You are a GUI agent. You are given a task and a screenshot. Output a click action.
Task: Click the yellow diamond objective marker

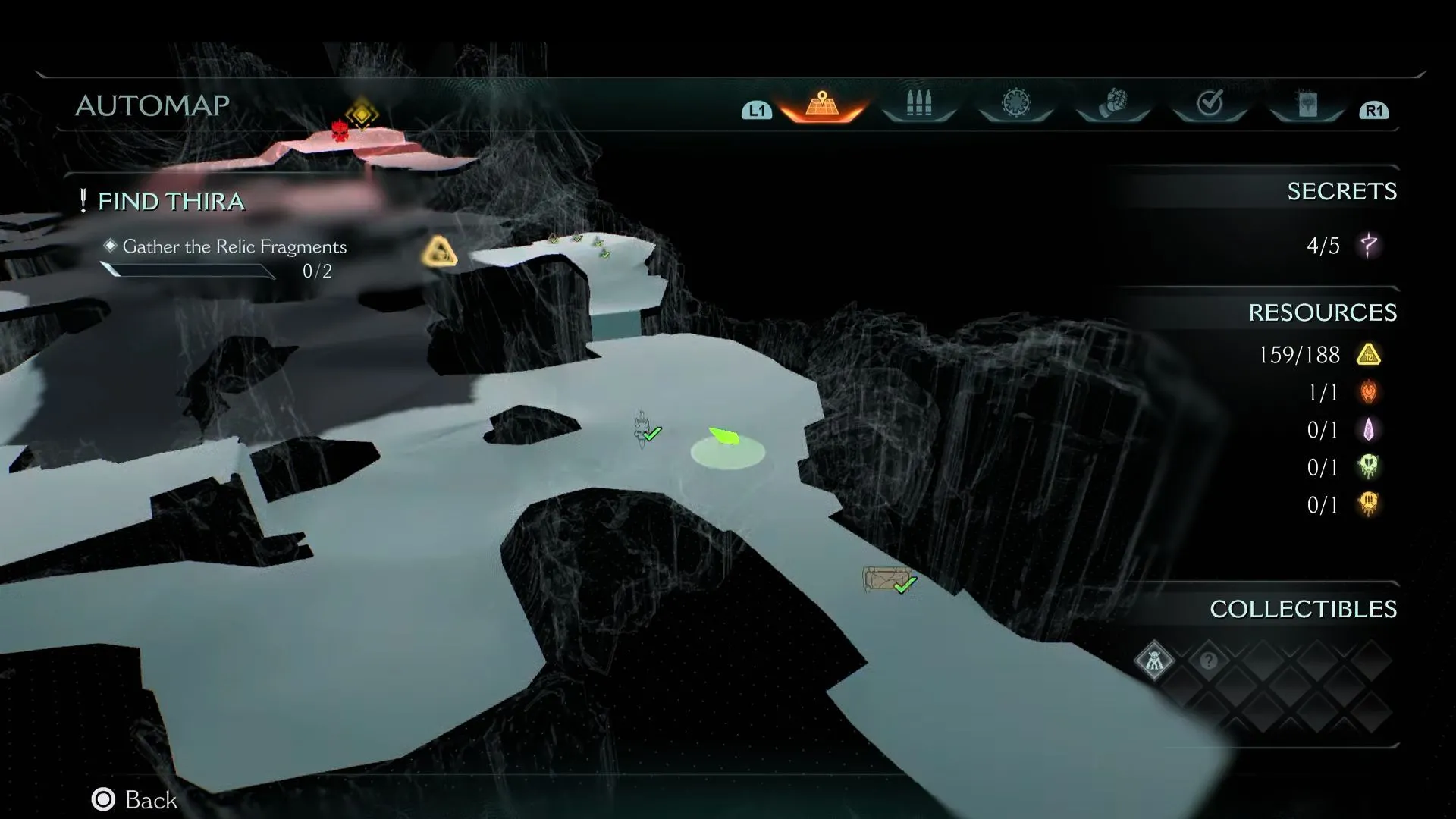click(x=362, y=114)
